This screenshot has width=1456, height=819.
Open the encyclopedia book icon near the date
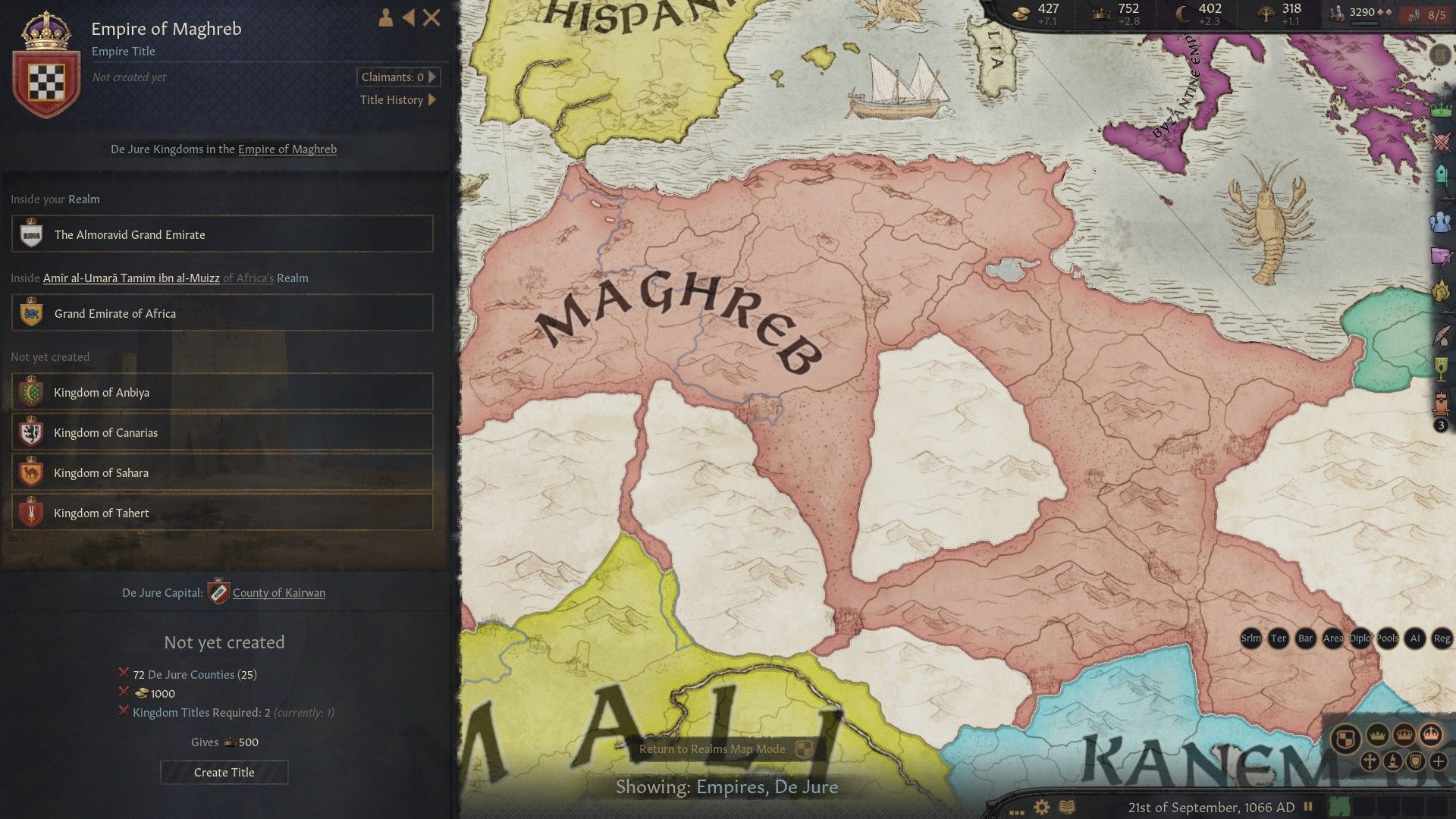pos(1068,806)
